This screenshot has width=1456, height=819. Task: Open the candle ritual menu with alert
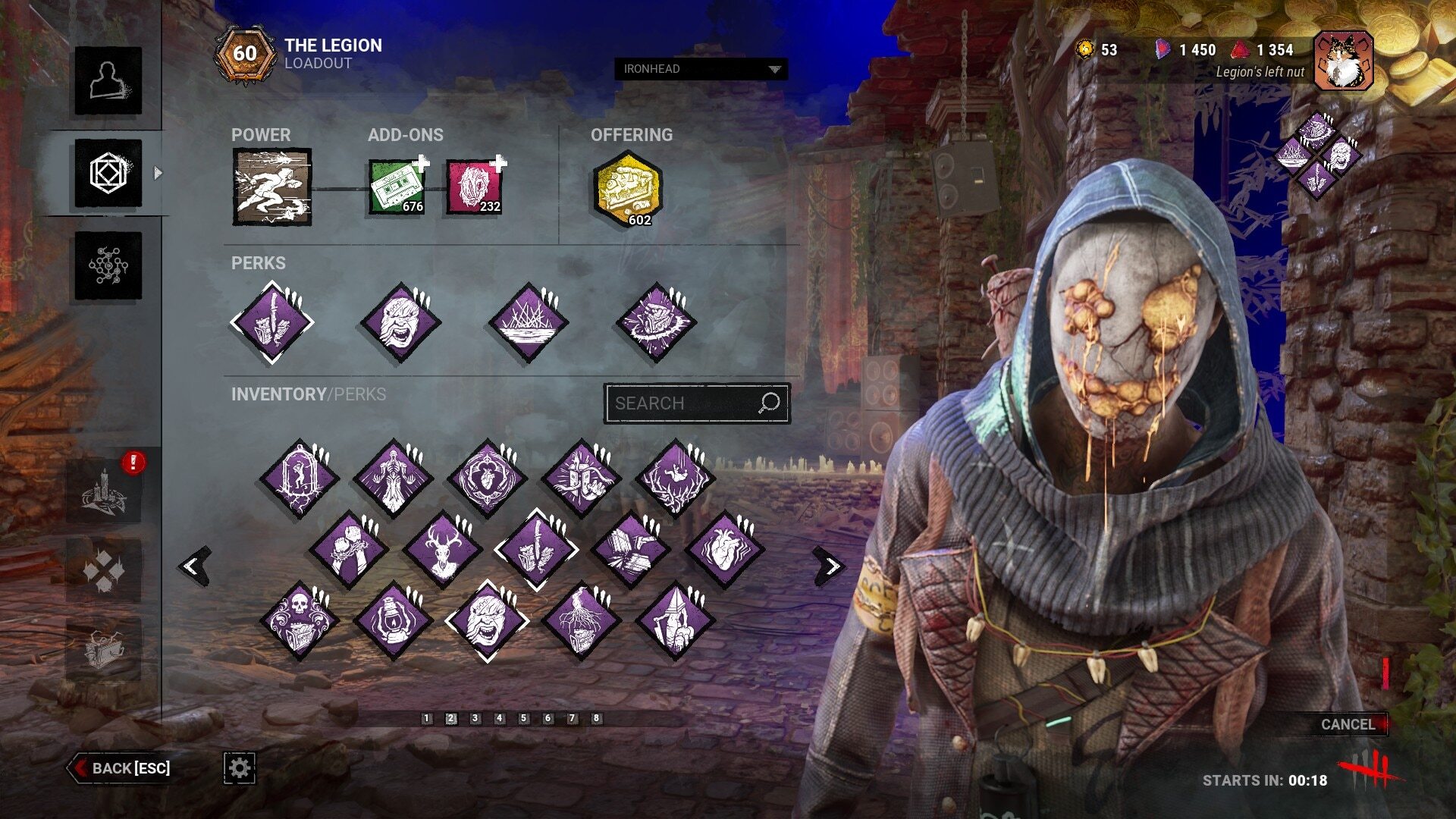coord(104,491)
